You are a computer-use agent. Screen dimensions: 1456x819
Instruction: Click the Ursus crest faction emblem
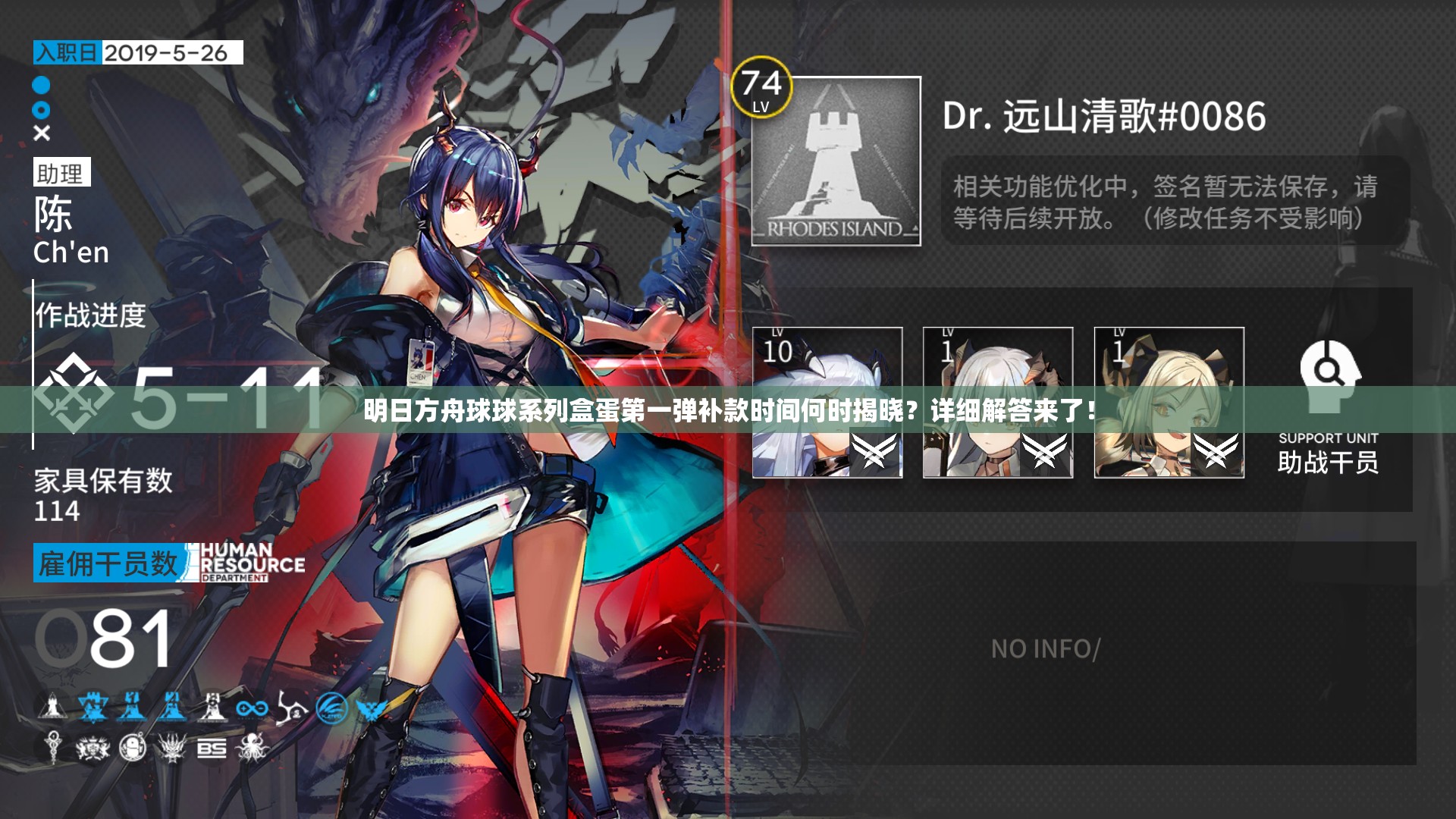(93, 749)
